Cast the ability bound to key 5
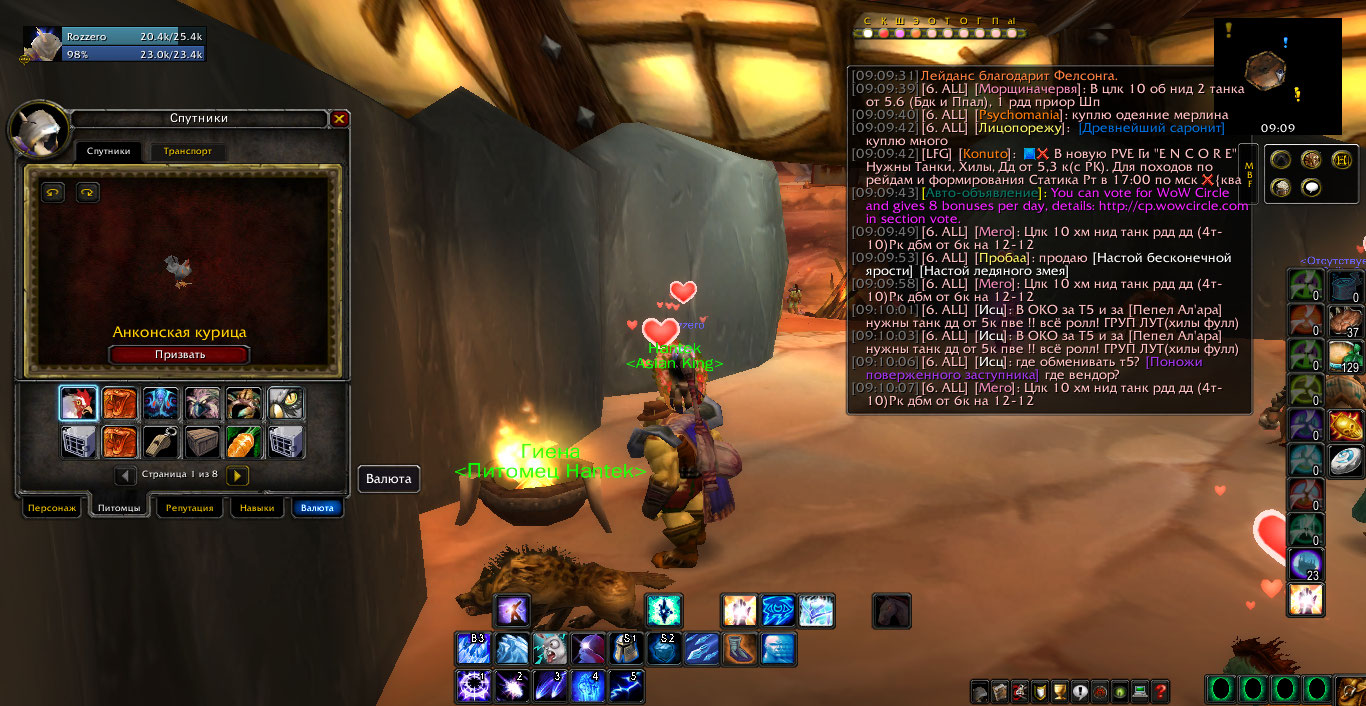 (626, 686)
